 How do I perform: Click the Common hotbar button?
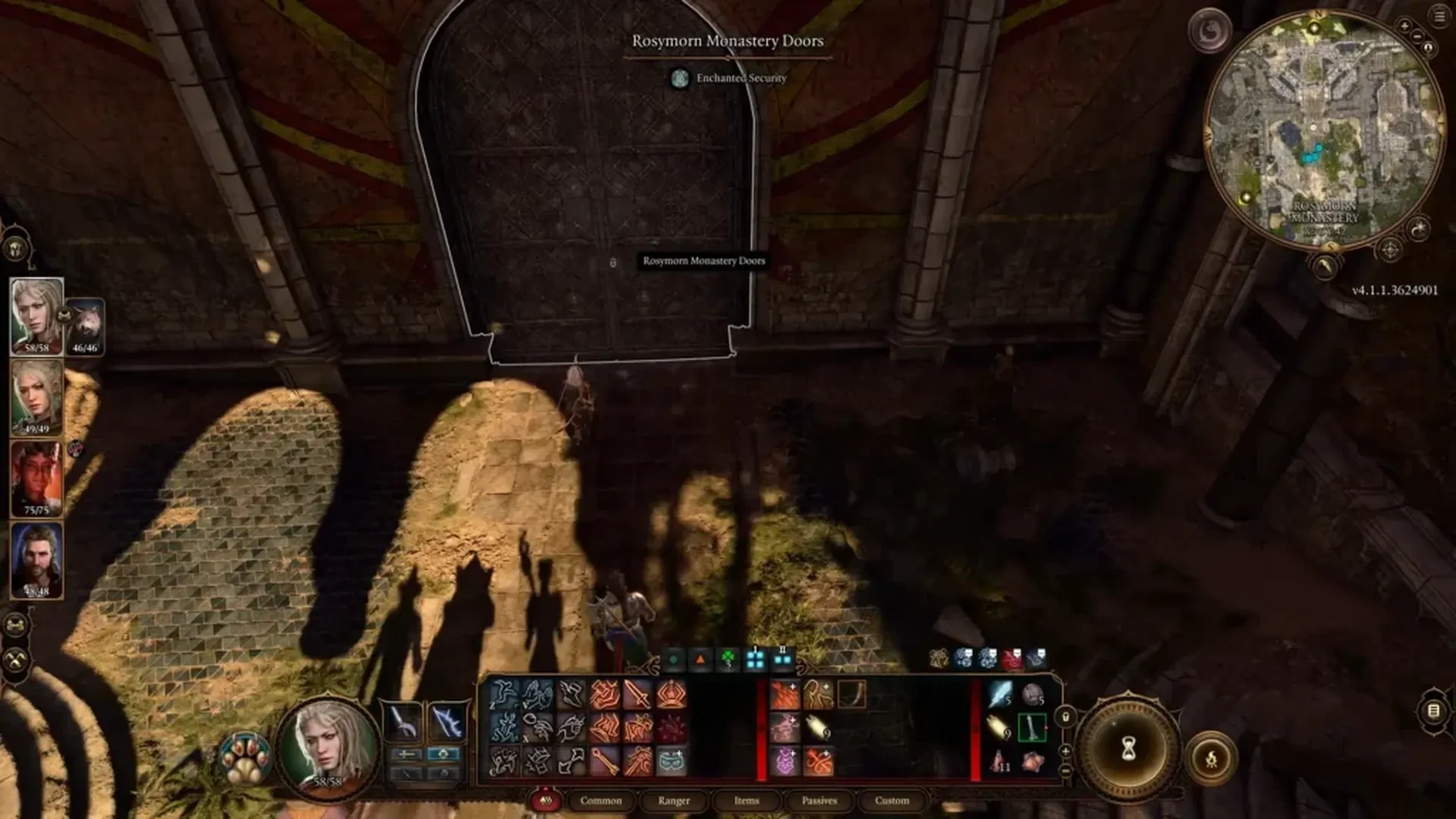pyautogui.click(x=601, y=801)
